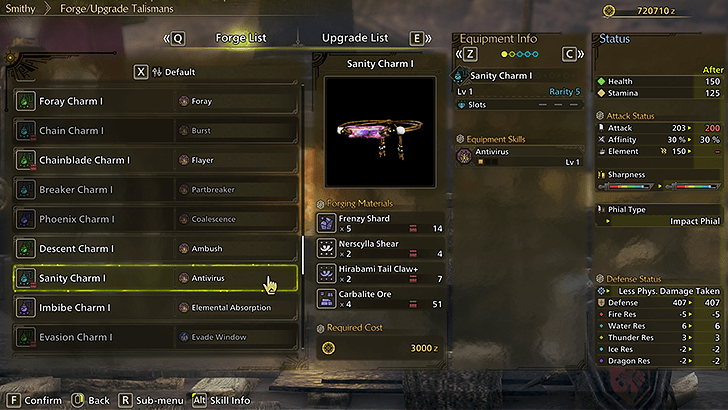Click the highlighted Sanity Charm I row
The height and width of the screenshot is (410, 728).
[155, 278]
